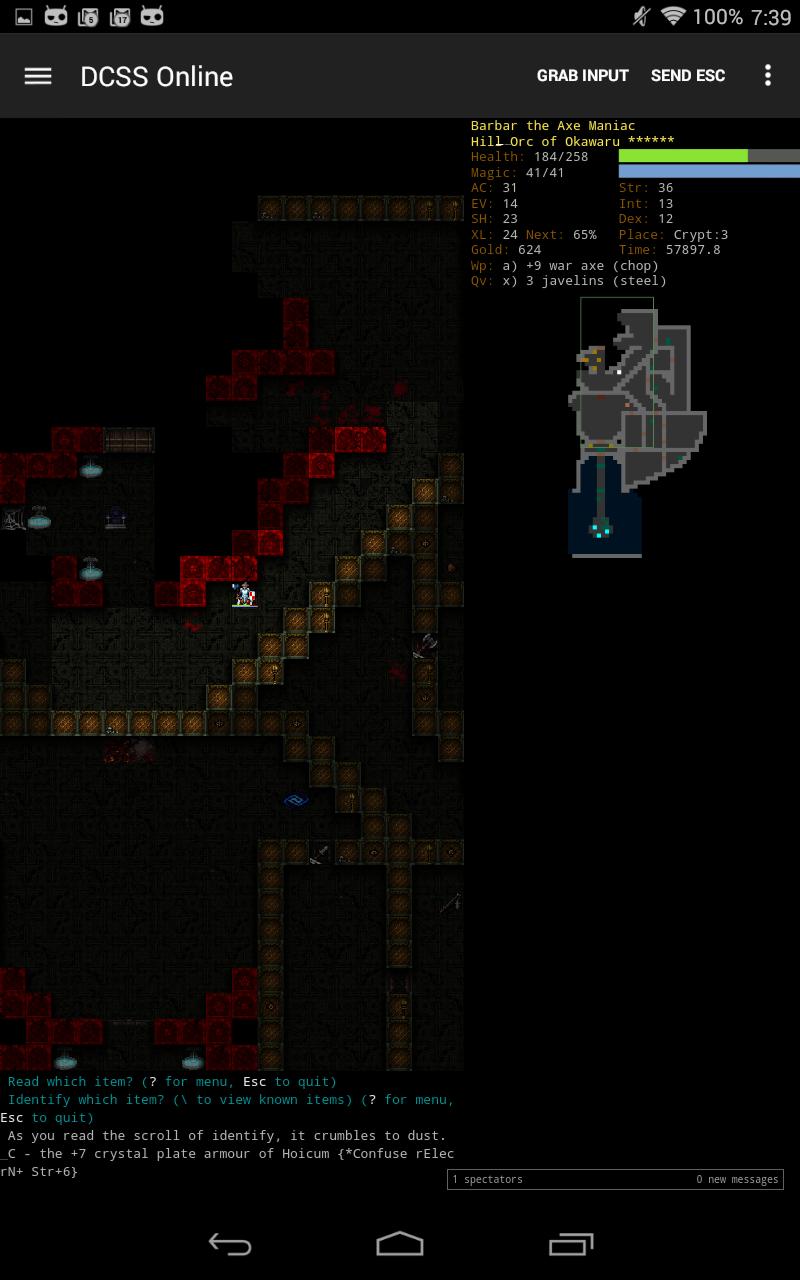Tap the Android back button
This screenshot has width=800, height=1280.
click(229, 1244)
